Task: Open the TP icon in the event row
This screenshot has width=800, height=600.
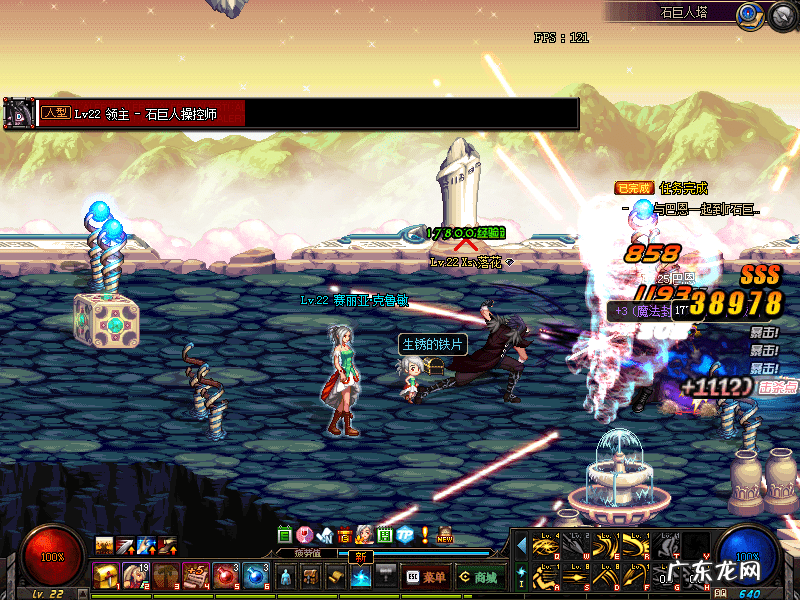Action: (405, 535)
